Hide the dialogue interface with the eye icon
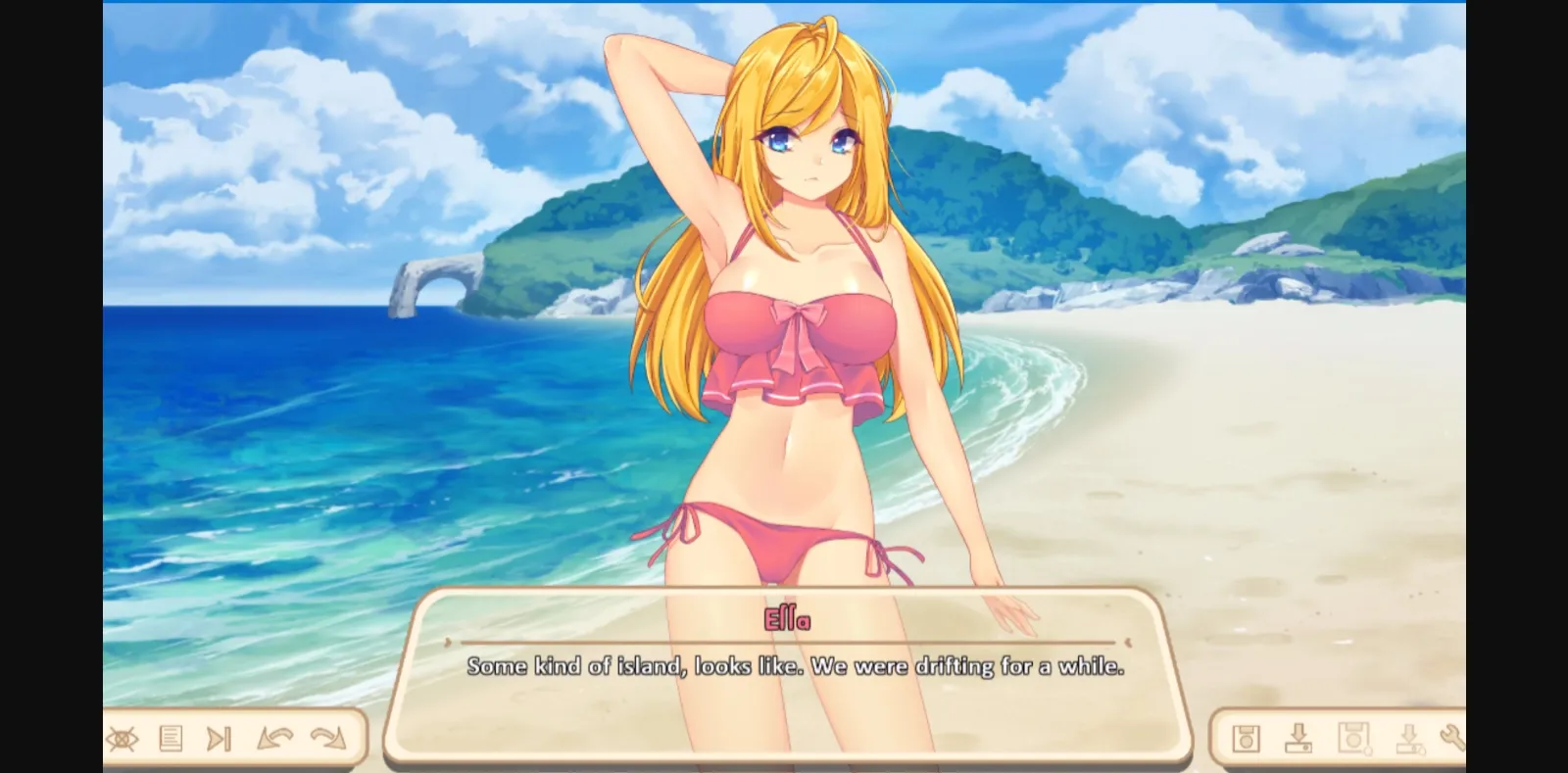Viewport: 1568px width, 773px height. [122, 740]
